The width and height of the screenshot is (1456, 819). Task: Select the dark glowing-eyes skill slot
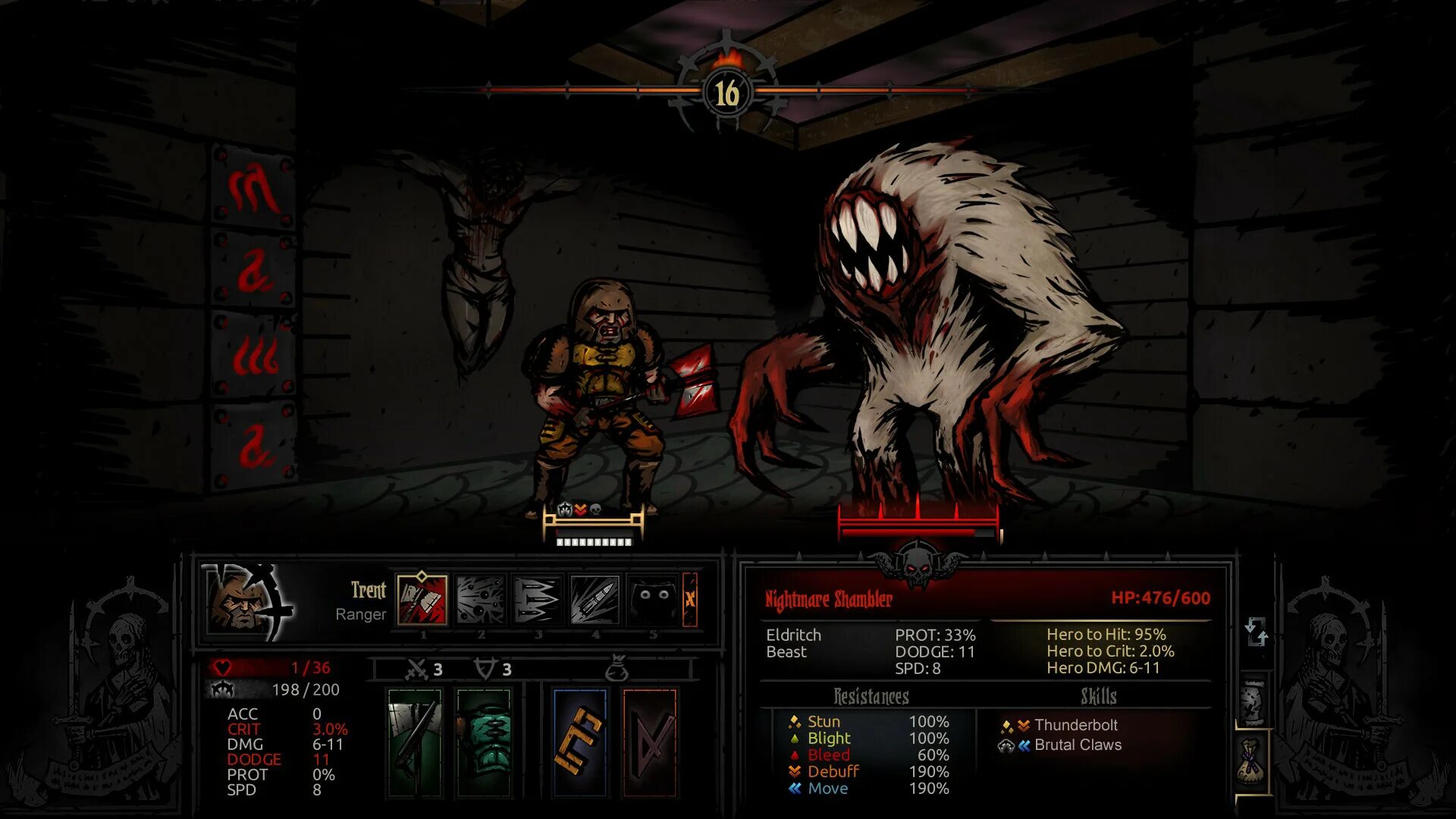coord(652,600)
